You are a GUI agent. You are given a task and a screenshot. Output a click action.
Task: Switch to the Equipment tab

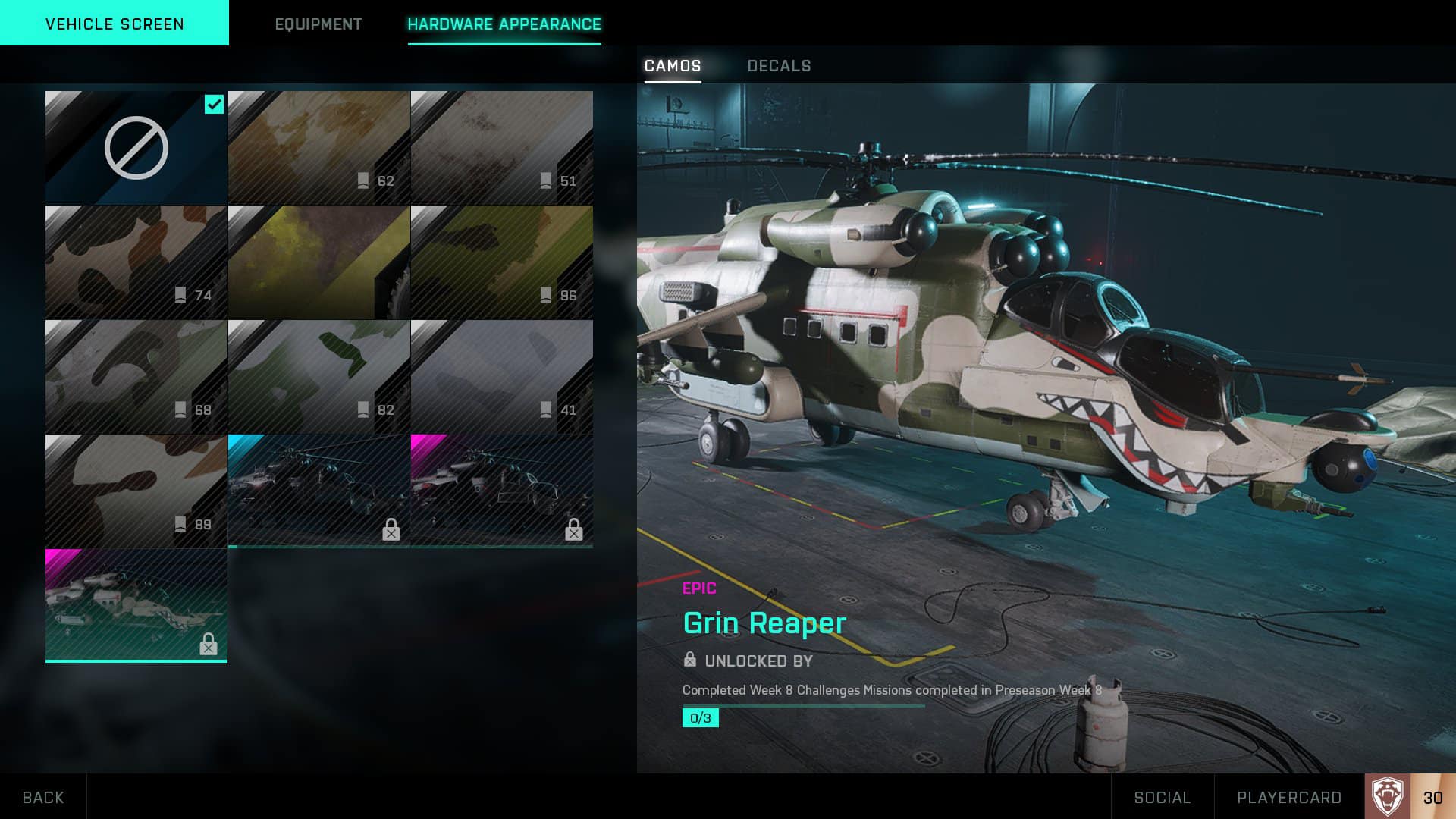[318, 24]
